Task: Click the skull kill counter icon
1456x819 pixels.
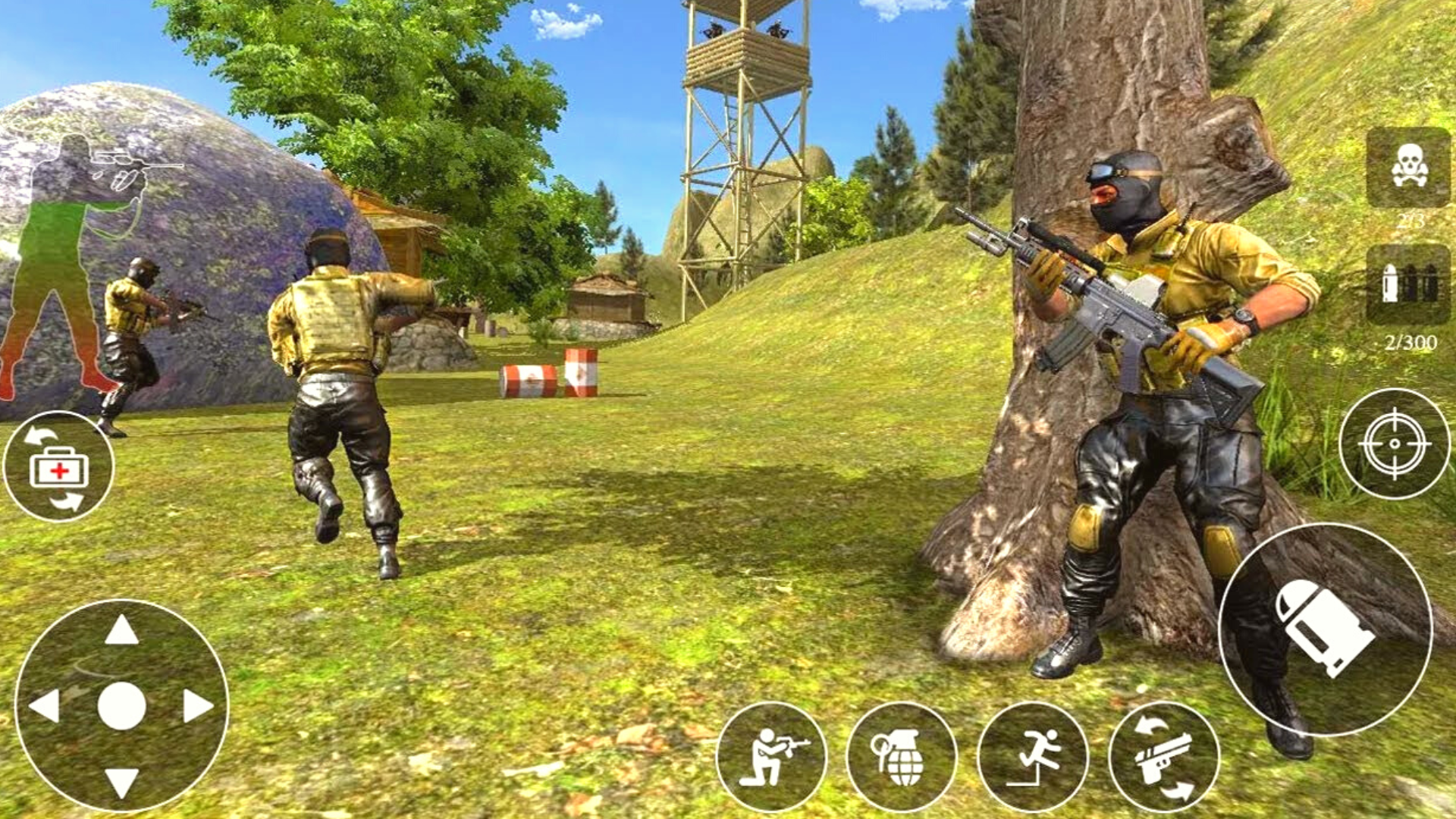Action: pyautogui.click(x=1408, y=167)
